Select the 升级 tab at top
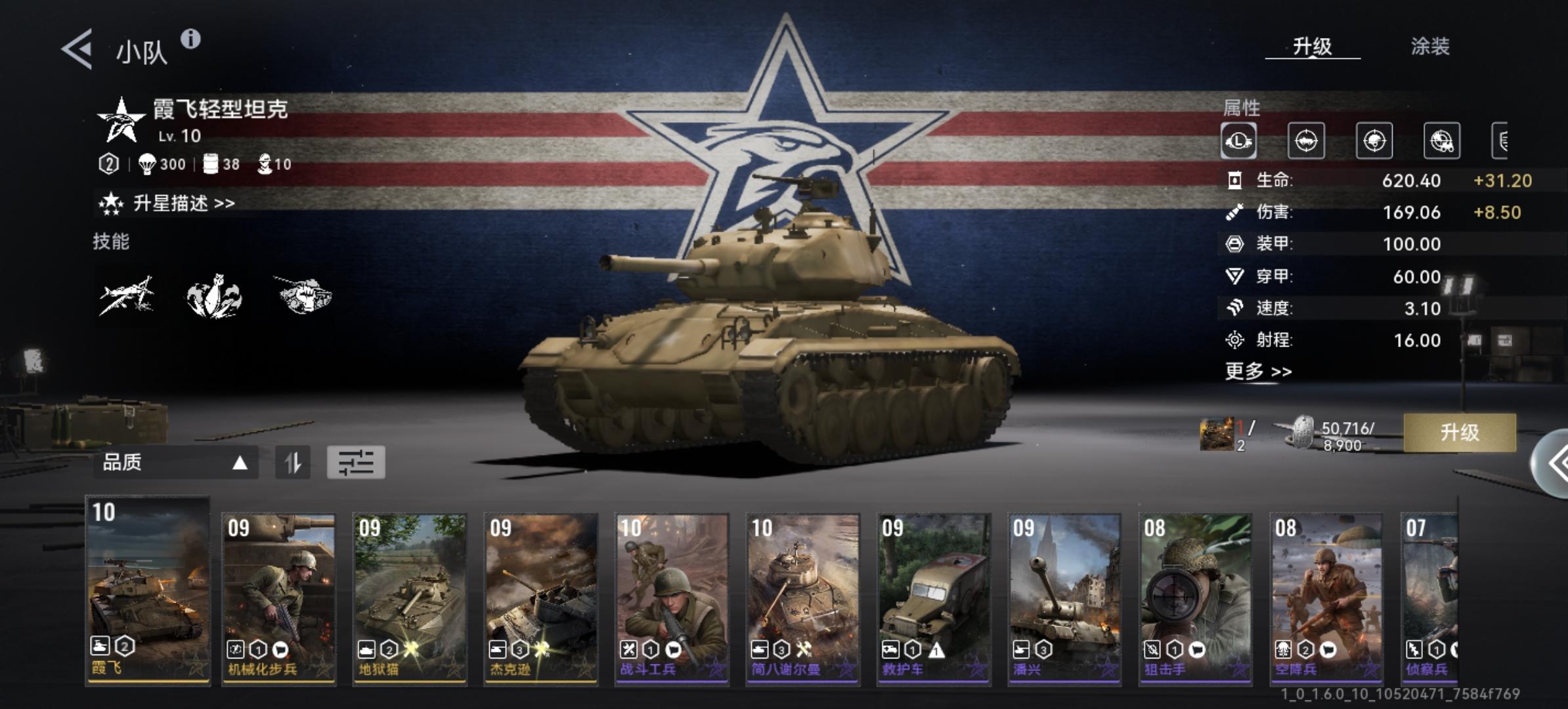The height and width of the screenshot is (709, 1568). coord(1312,47)
